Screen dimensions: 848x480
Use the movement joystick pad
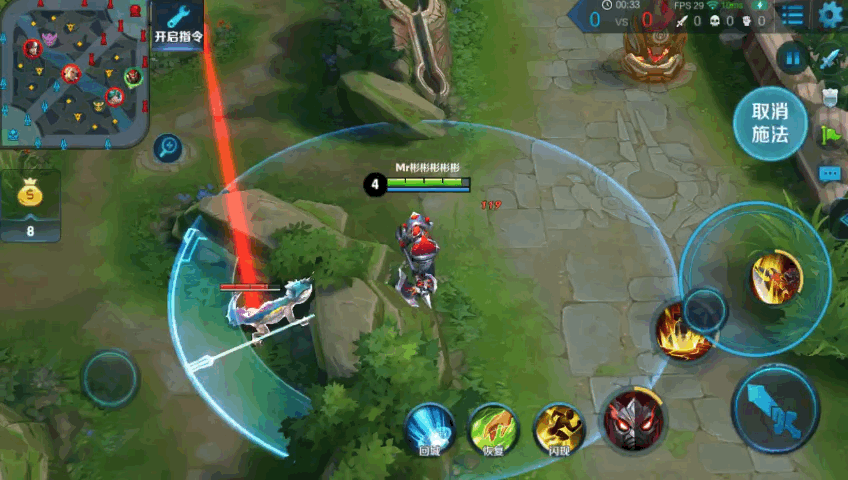pos(109,378)
